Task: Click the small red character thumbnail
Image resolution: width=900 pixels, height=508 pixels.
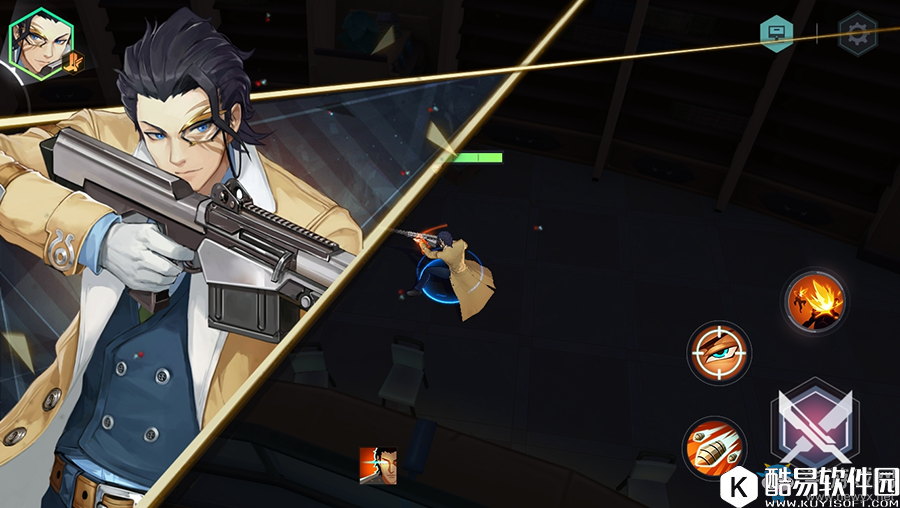Action: (378, 466)
